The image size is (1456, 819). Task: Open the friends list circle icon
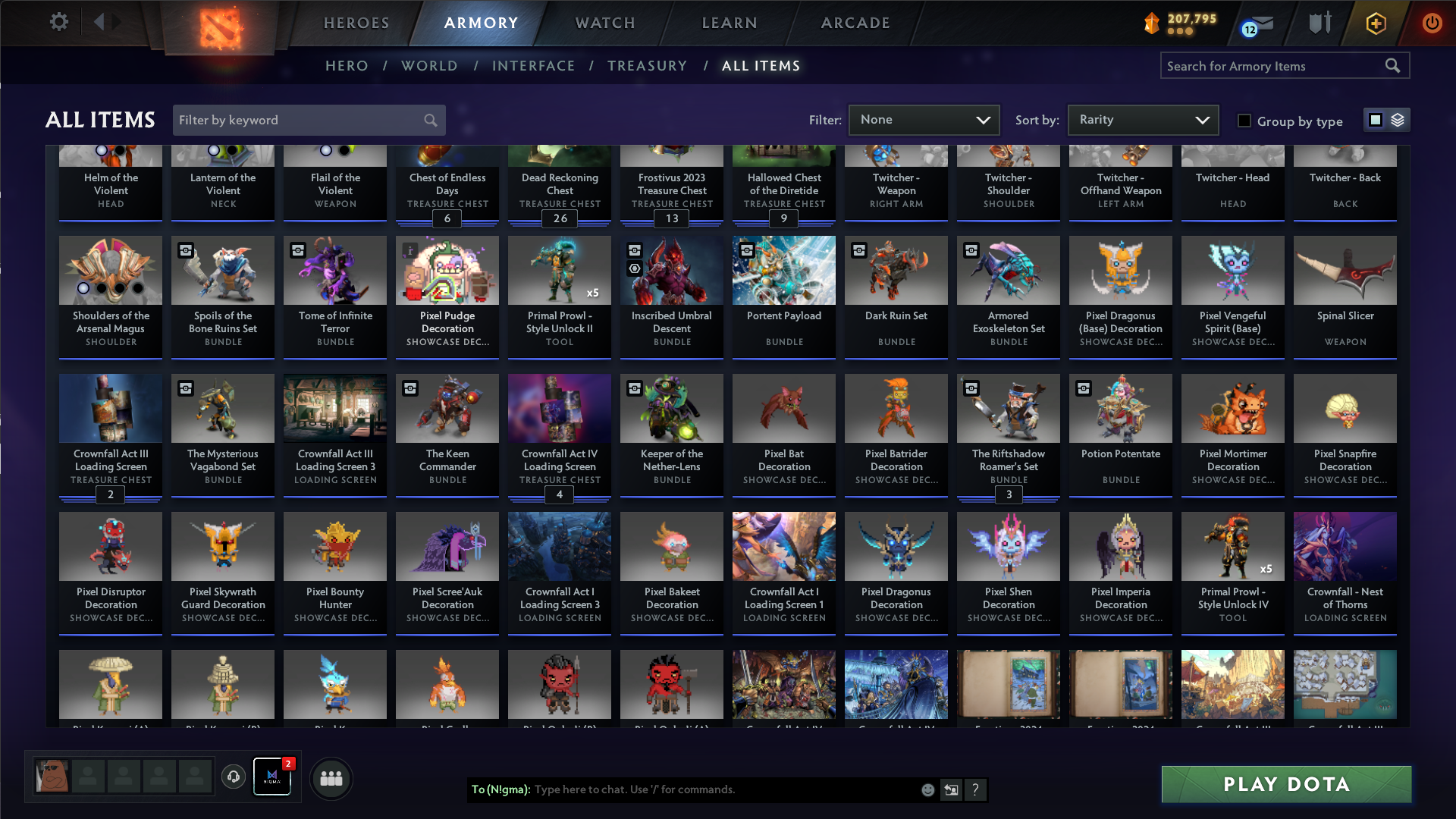click(331, 777)
